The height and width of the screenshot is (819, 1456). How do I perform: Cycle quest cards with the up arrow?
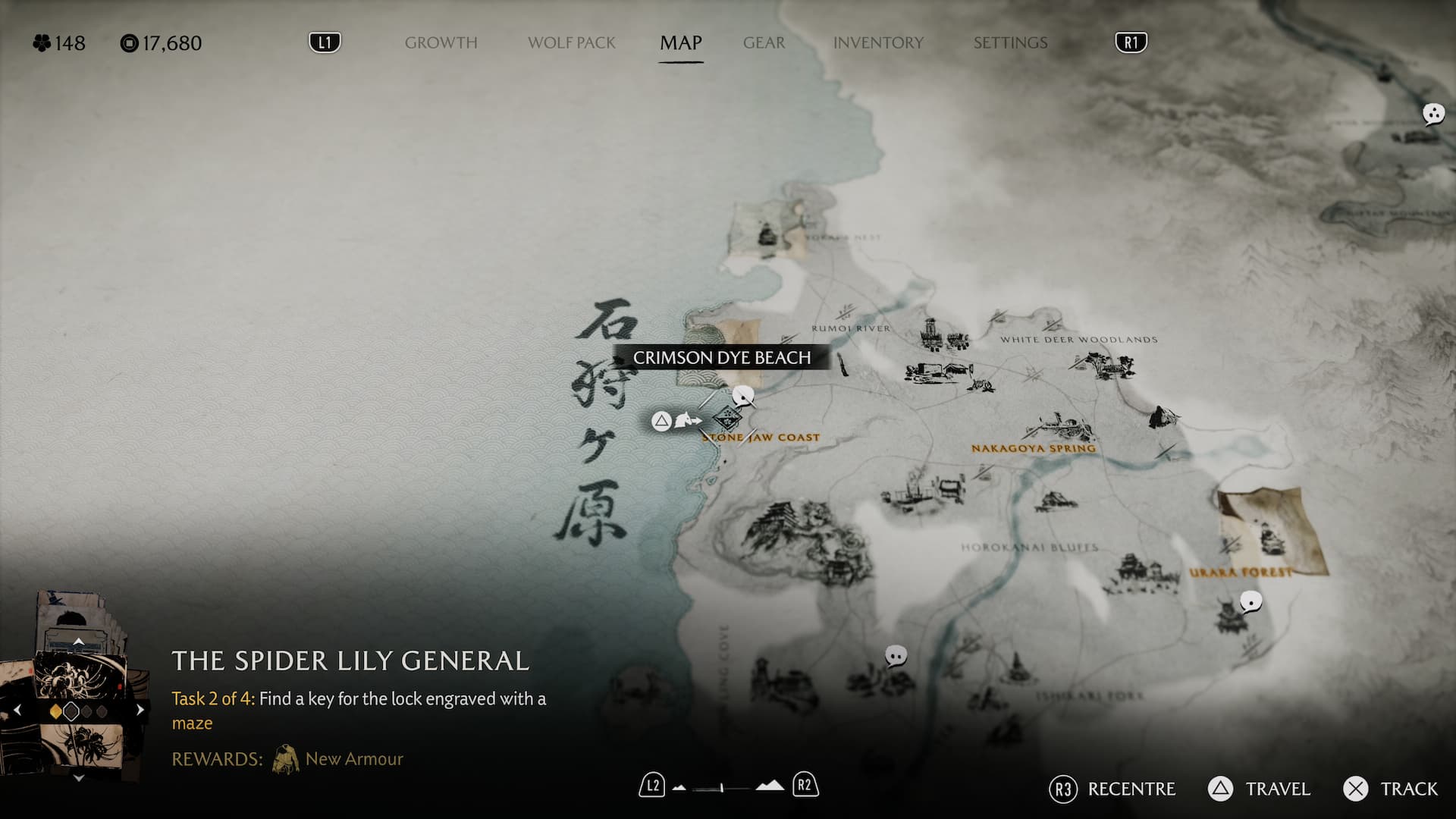(x=78, y=642)
